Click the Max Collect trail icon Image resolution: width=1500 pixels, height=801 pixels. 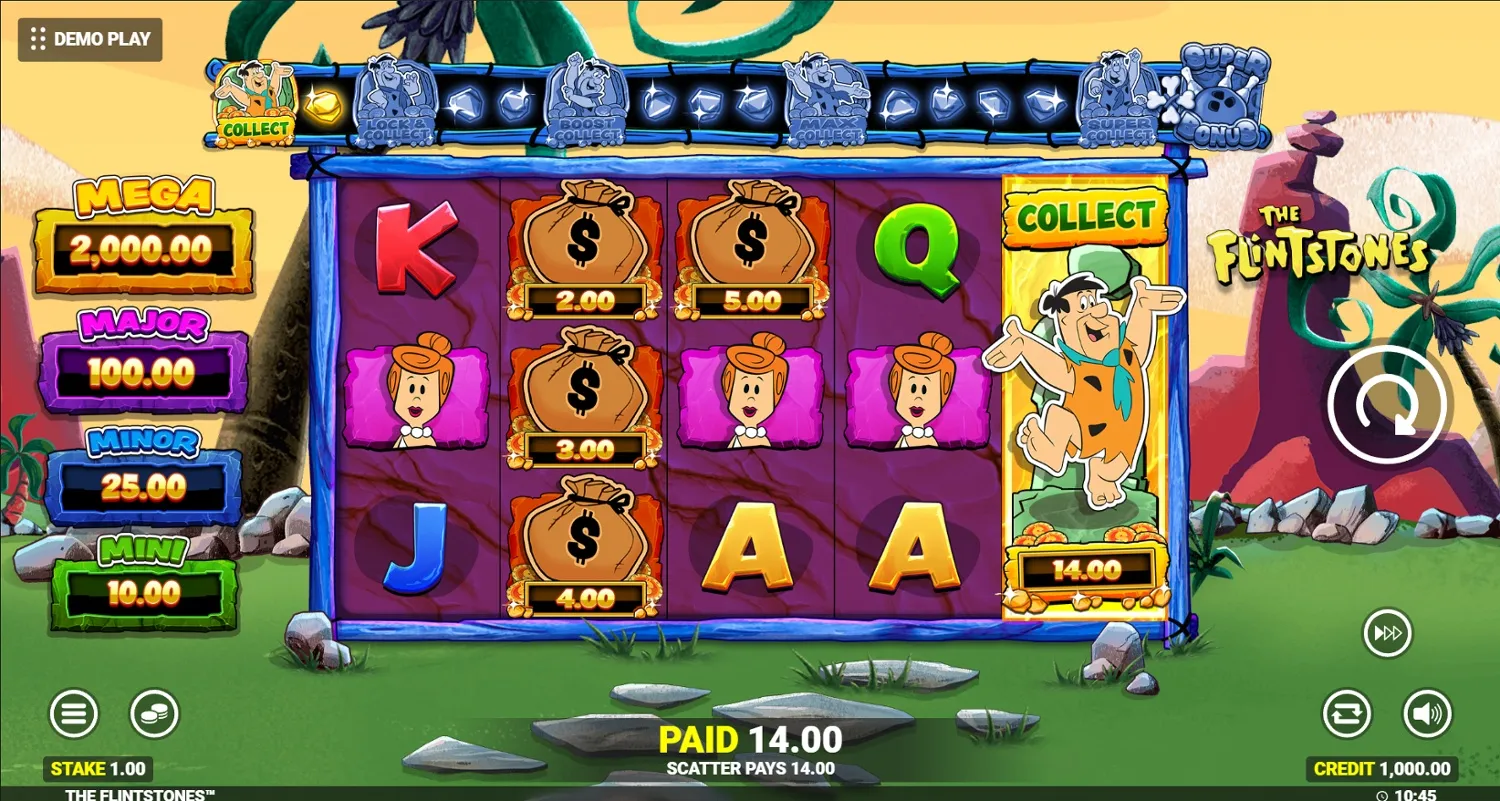[x=822, y=100]
